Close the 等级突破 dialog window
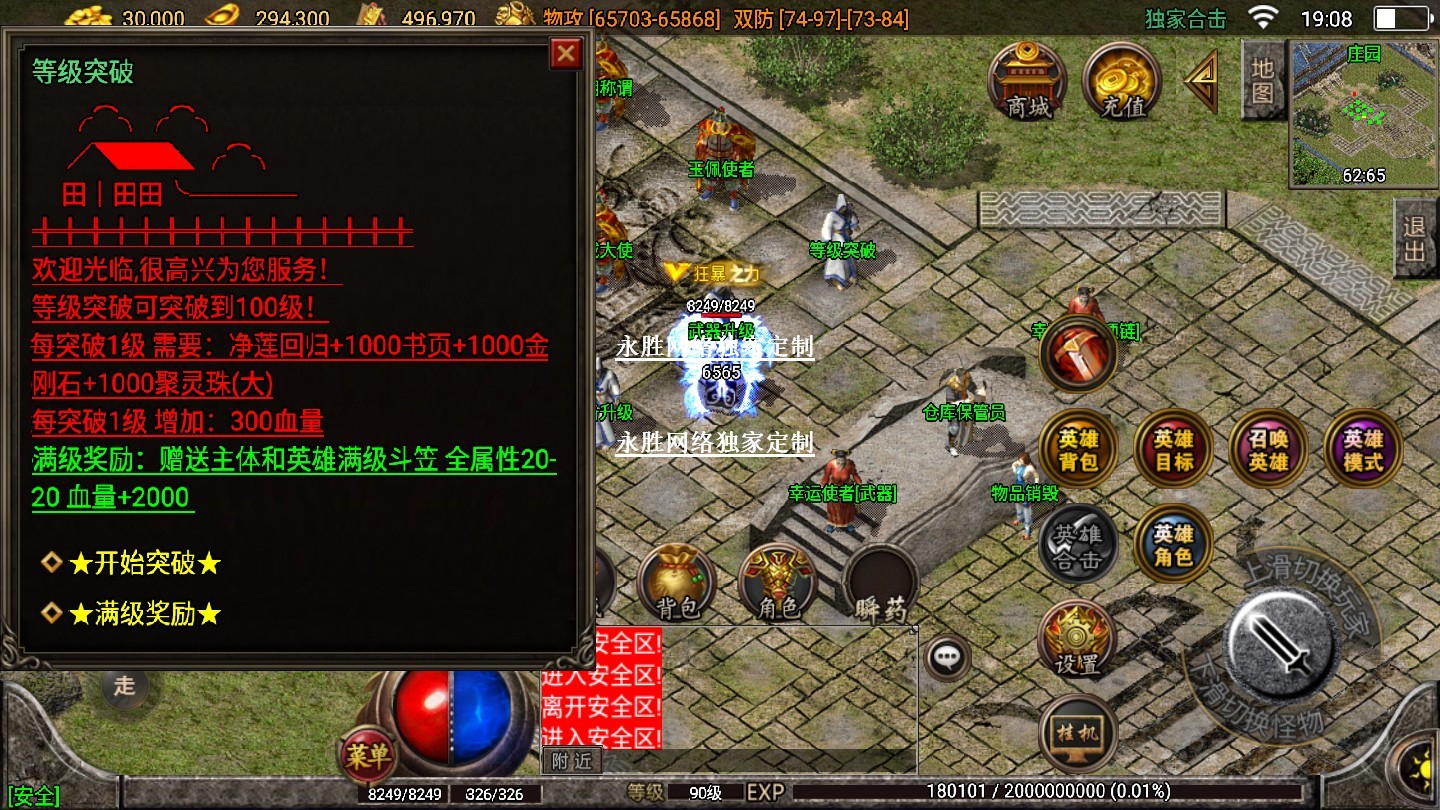The image size is (1440, 810). coord(566,53)
